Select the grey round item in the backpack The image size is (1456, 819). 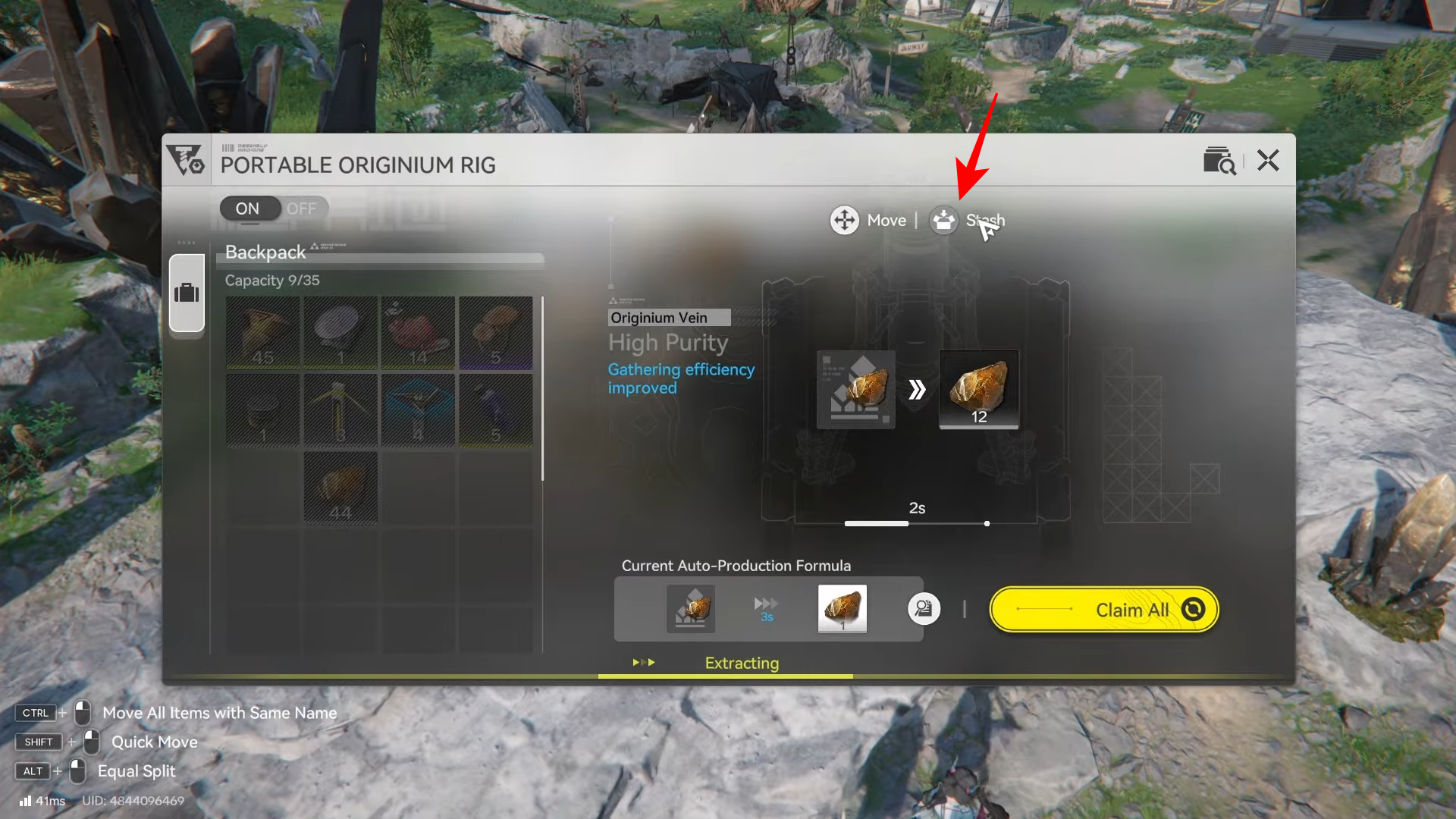click(340, 333)
